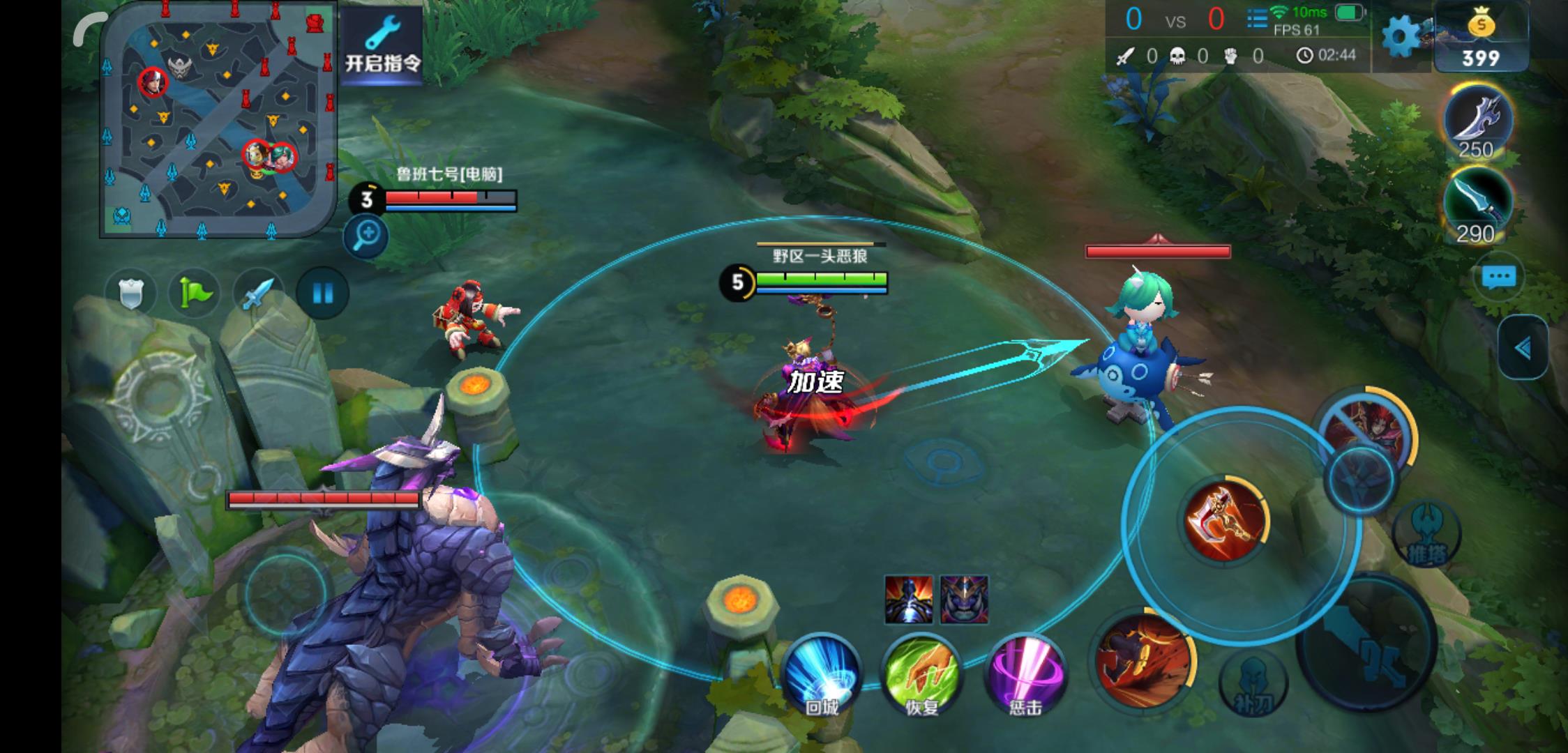Viewport: 1568px width, 753px height.
Task: Expand the side panel arrow
Action: pyautogui.click(x=1523, y=347)
